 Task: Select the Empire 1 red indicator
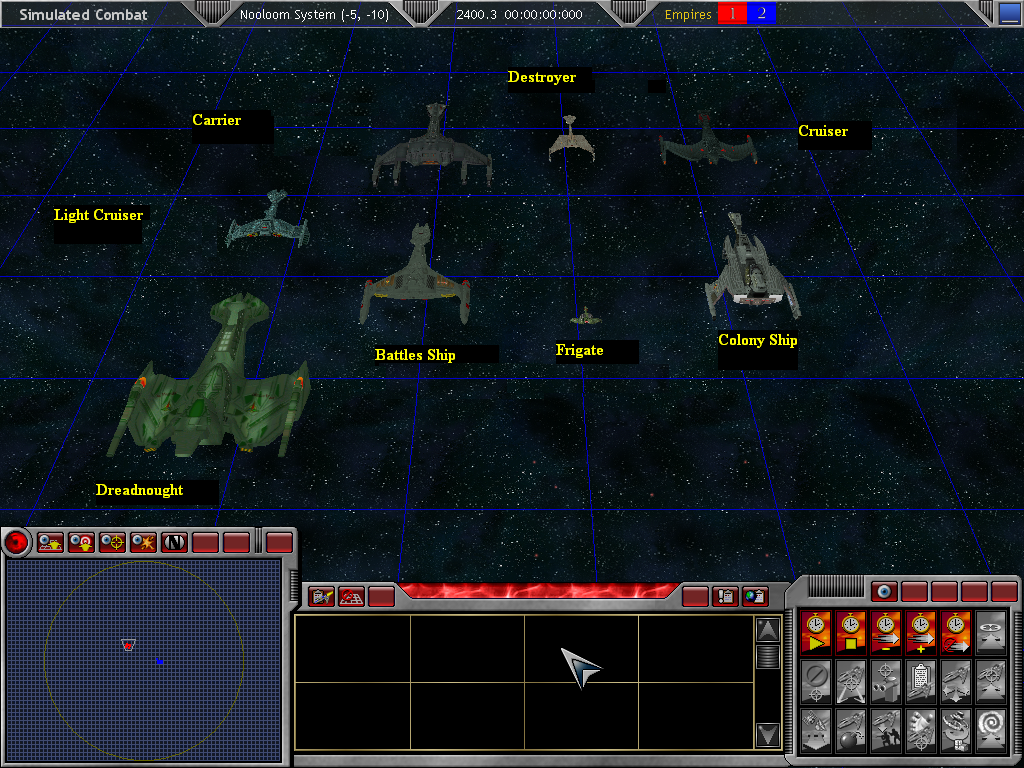(732, 14)
